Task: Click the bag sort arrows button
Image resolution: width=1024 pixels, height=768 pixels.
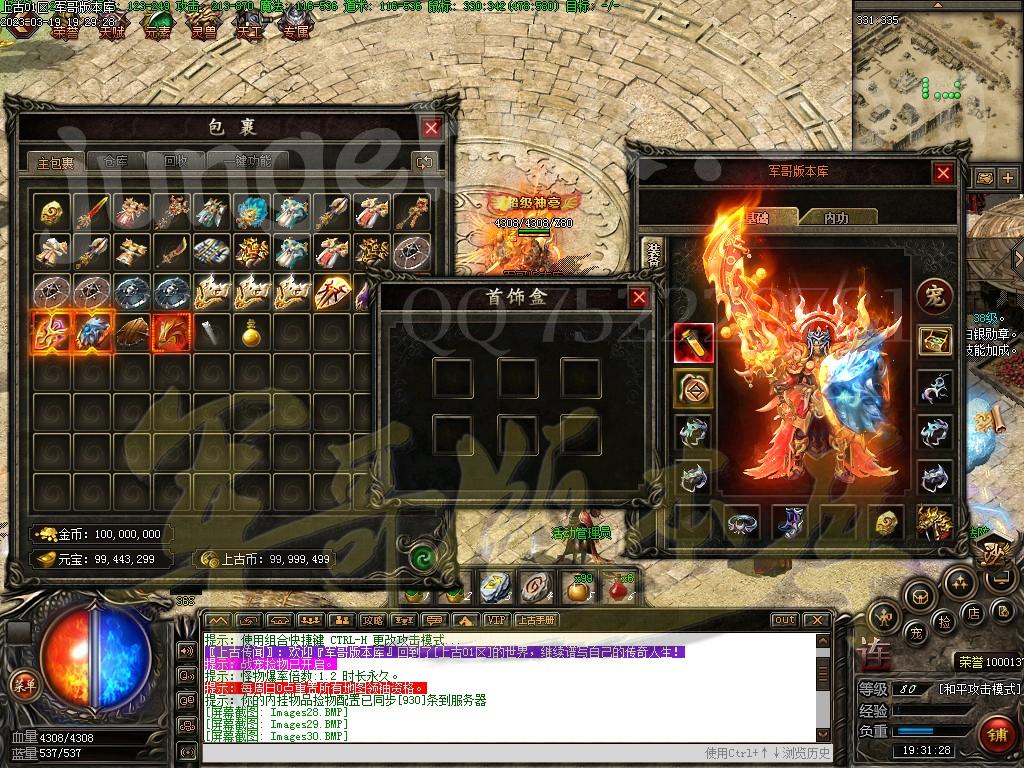Action: pyautogui.click(x=424, y=162)
